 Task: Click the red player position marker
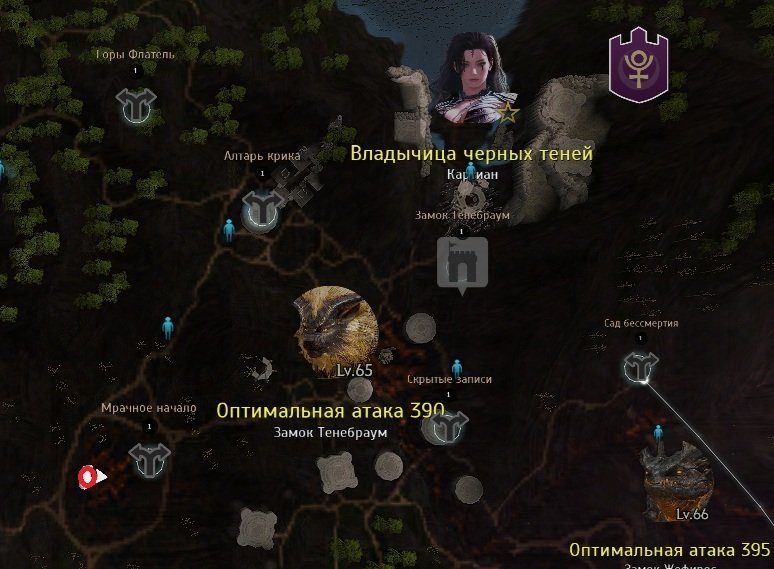click(90, 477)
